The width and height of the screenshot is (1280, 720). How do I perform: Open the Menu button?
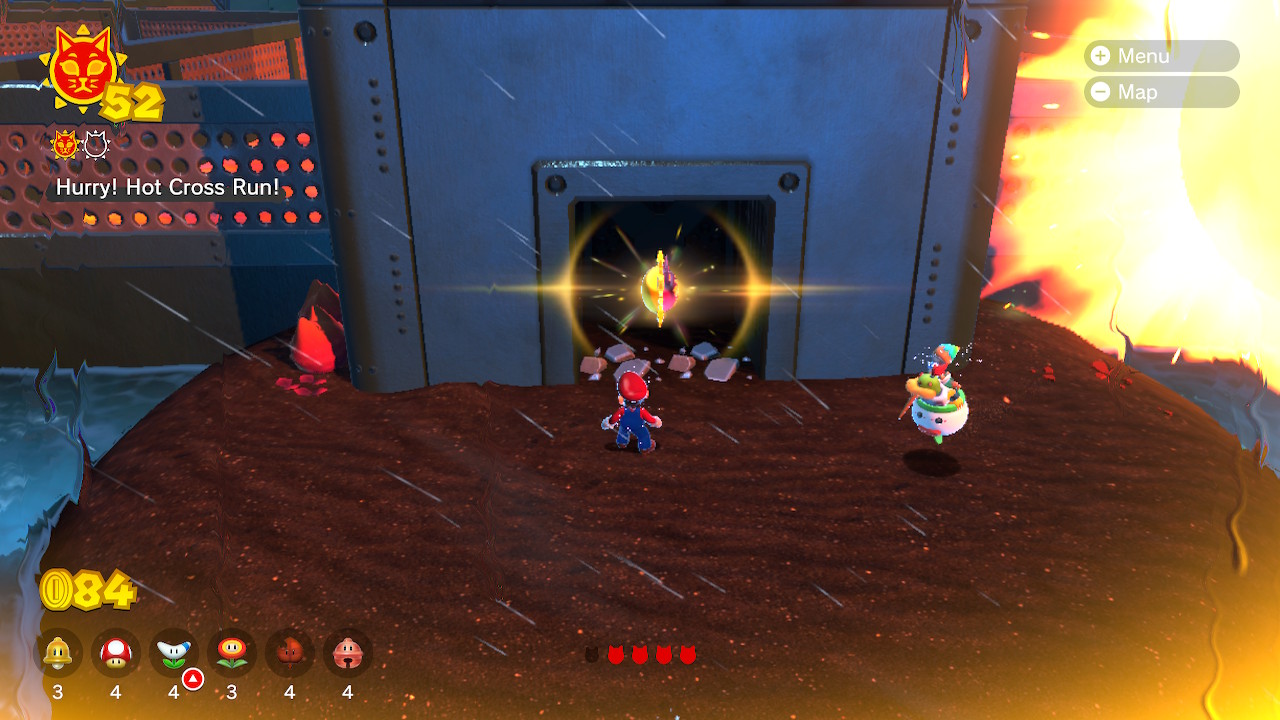point(1160,56)
